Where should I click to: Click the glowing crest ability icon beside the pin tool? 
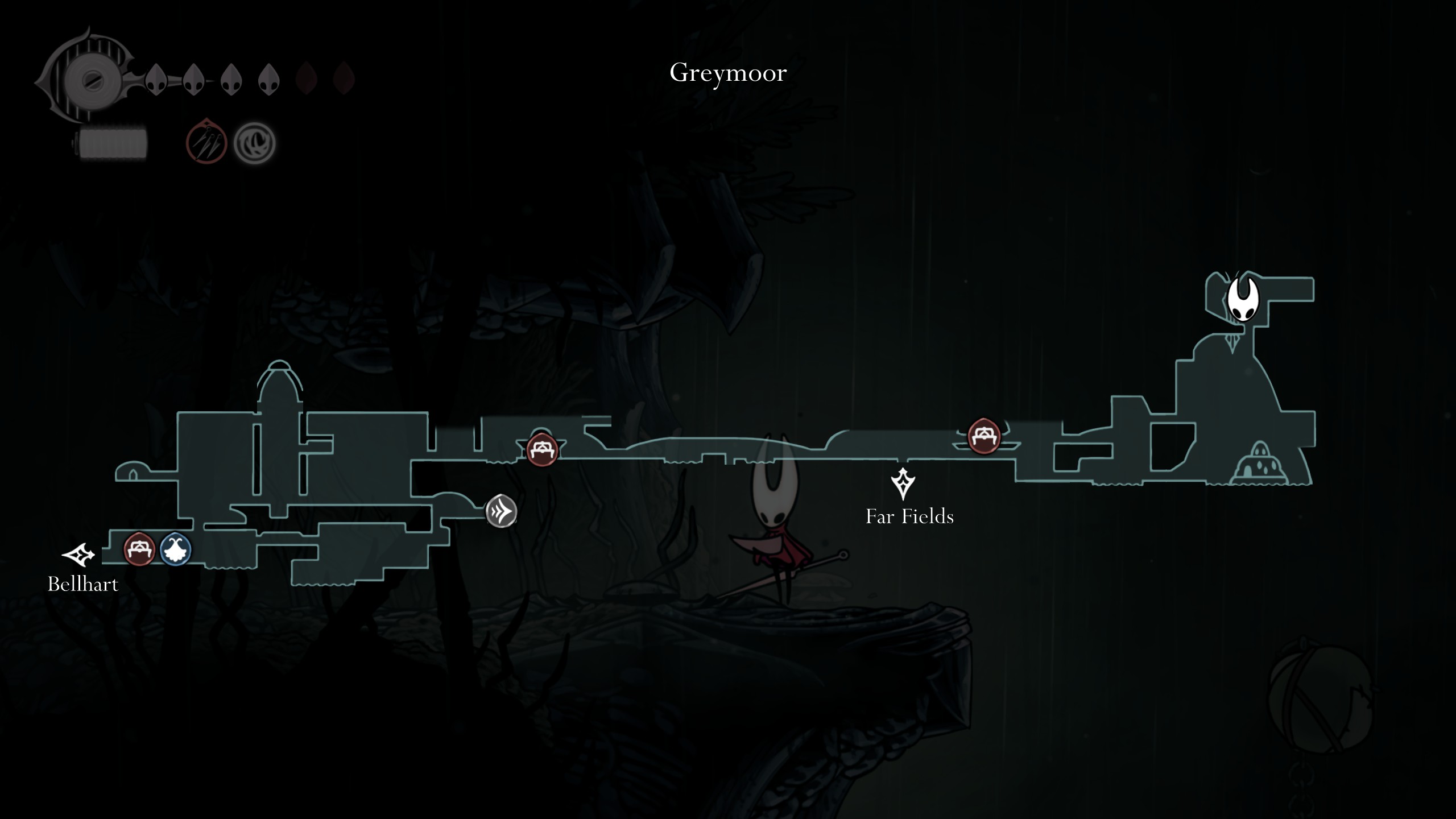(x=254, y=142)
